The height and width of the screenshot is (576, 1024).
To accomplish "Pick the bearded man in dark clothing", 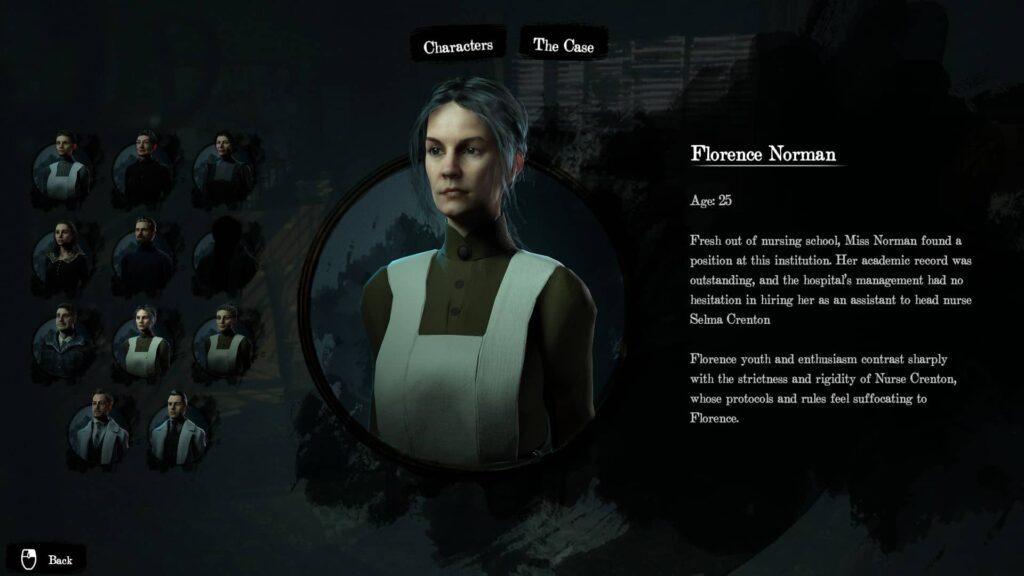I will click(x=143, y=250).
